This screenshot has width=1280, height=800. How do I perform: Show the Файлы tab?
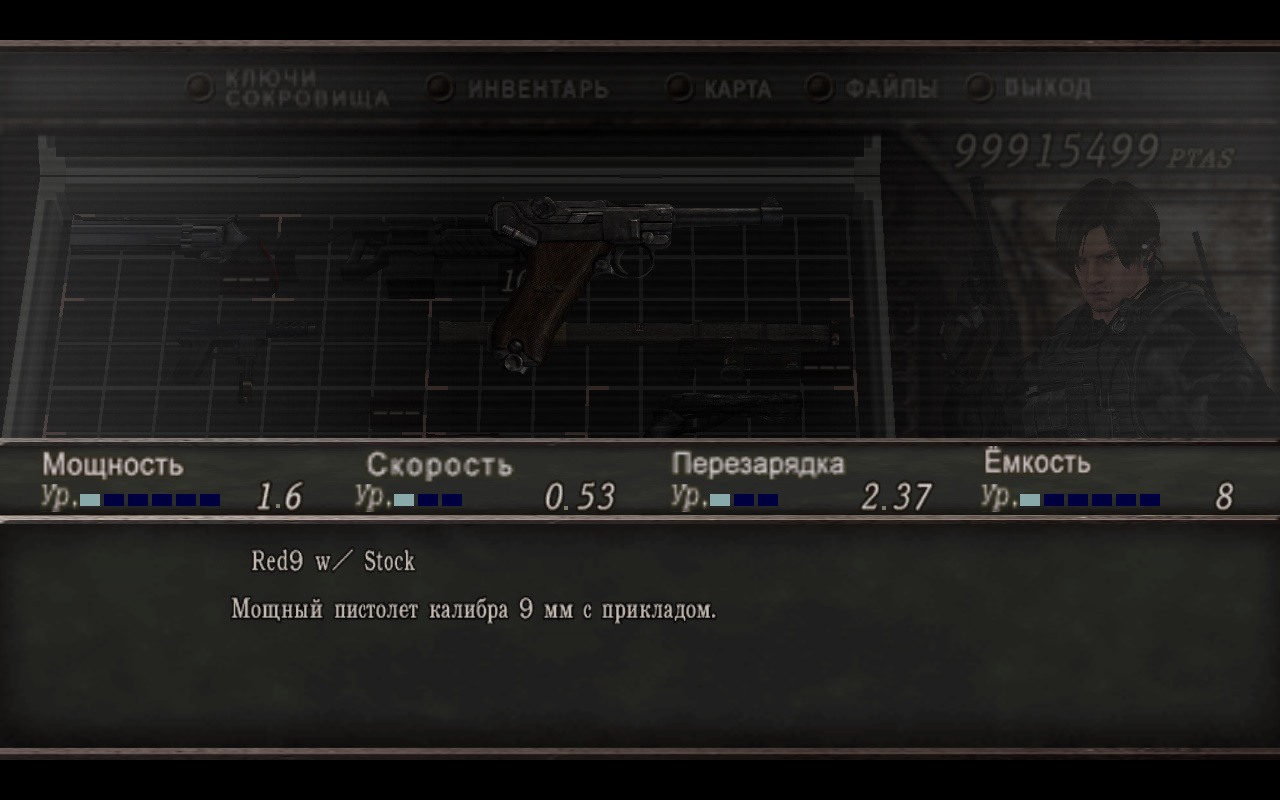[890, 89]
